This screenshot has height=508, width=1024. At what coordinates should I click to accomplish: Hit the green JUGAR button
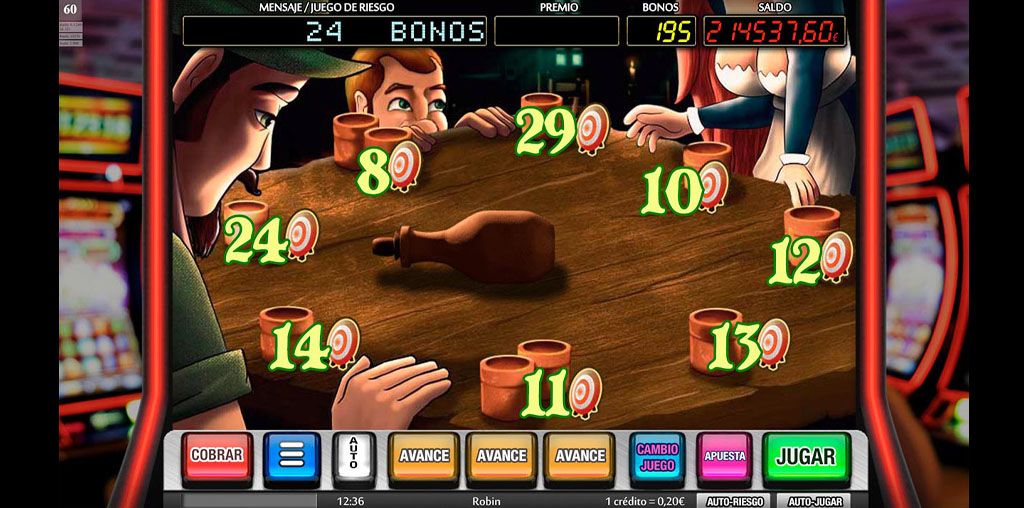[x=805, y=456]
